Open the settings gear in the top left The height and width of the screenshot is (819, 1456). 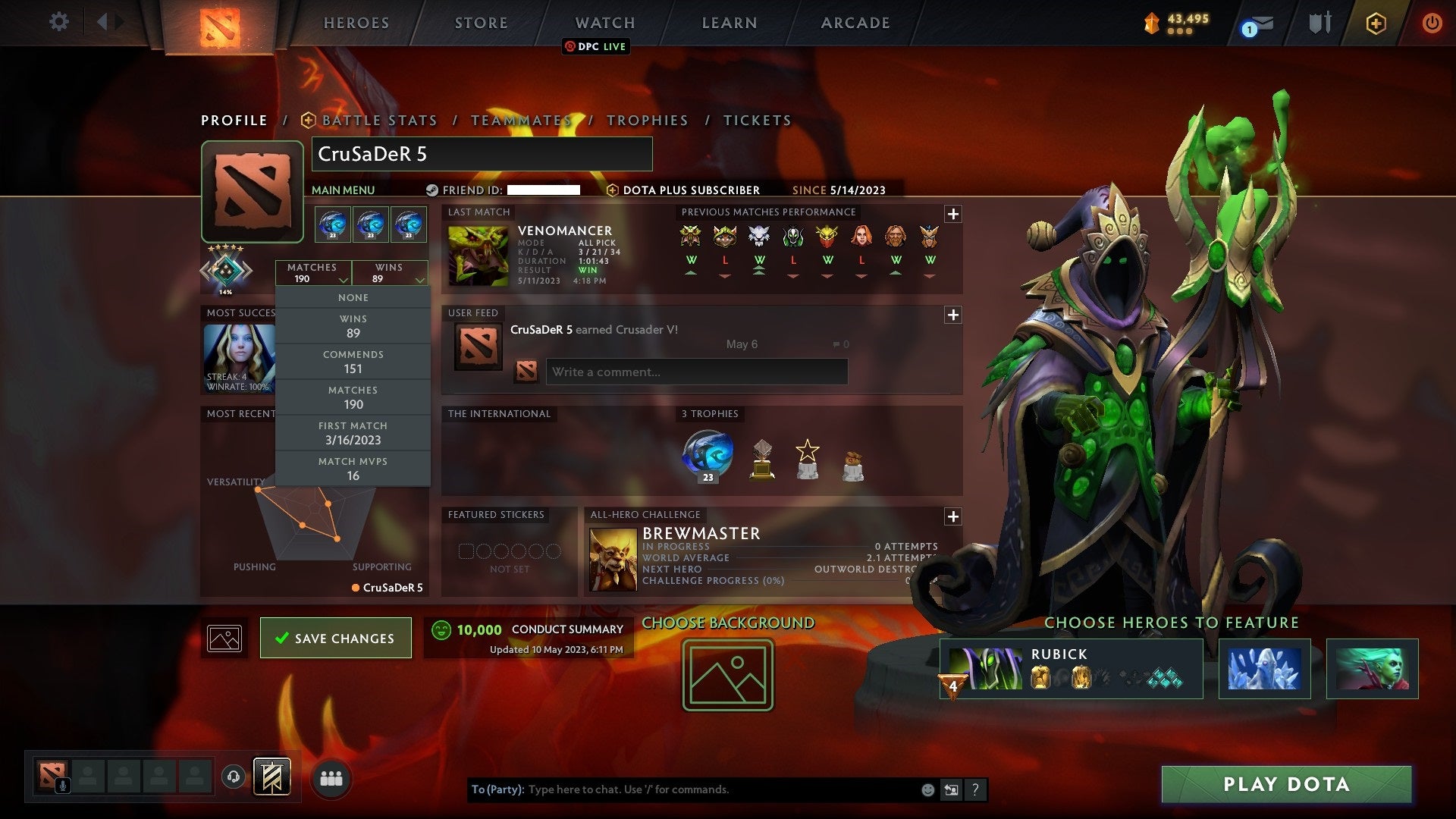coord(58,22)
